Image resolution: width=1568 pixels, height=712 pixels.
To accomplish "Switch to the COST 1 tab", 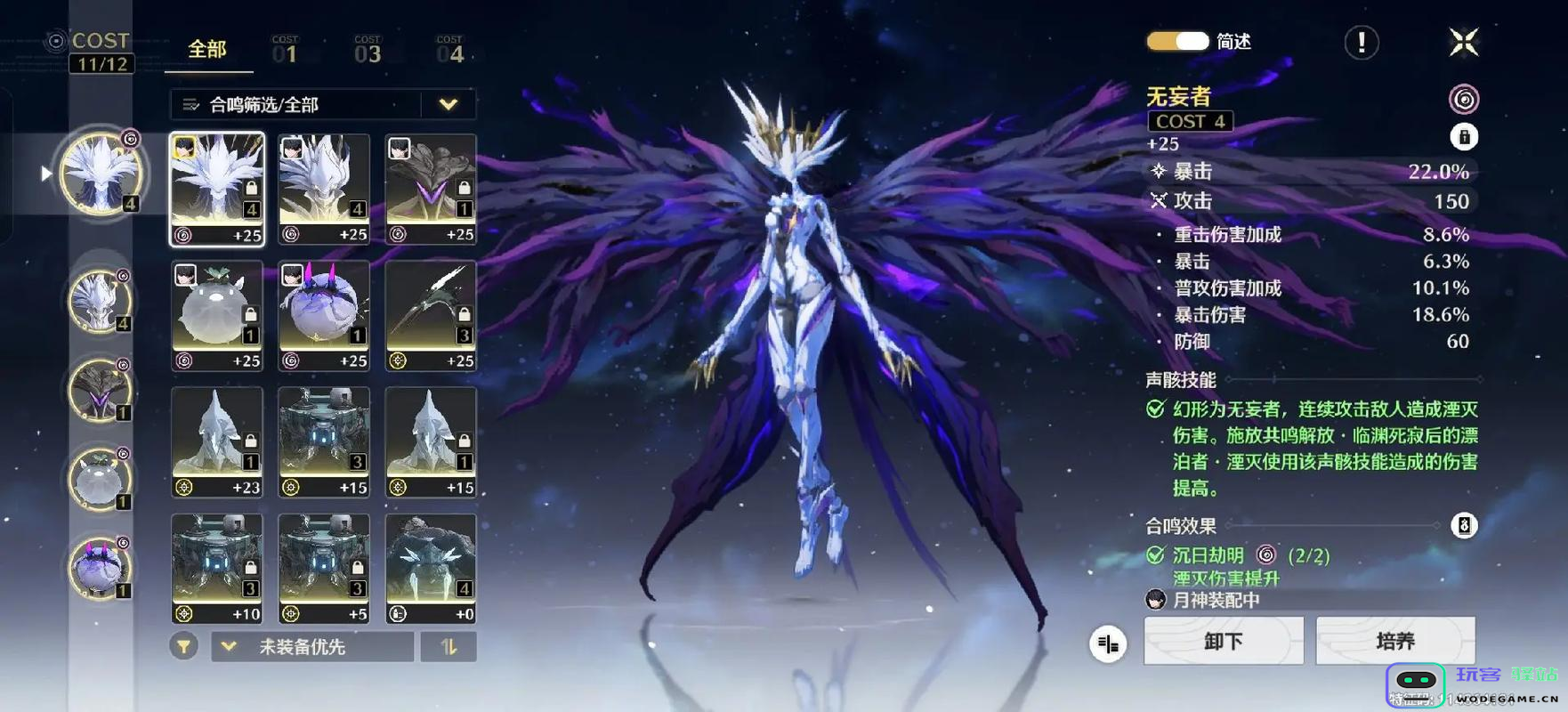I will pos(285,51).
